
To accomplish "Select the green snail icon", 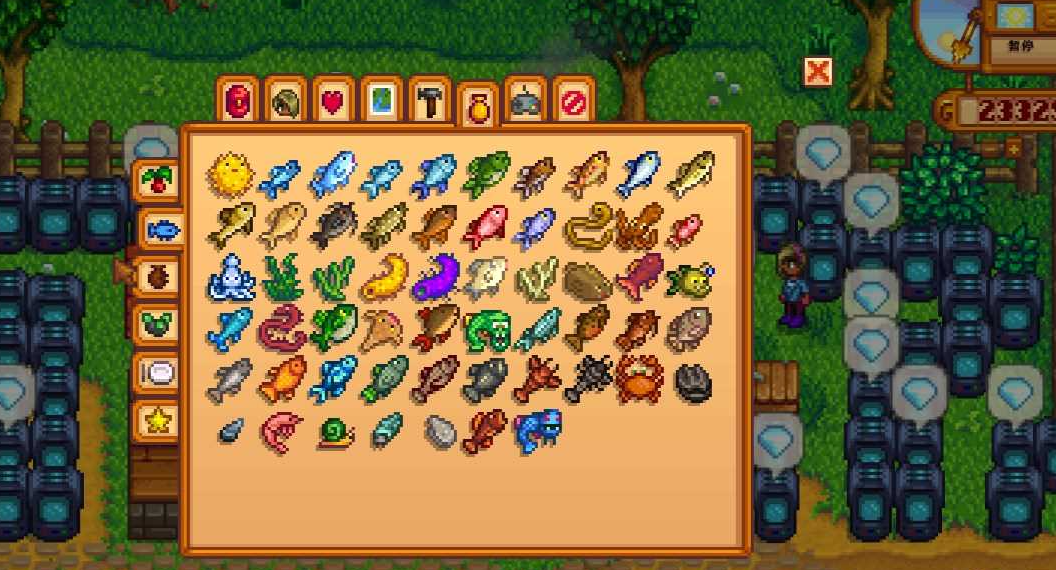I will (334, 432).
